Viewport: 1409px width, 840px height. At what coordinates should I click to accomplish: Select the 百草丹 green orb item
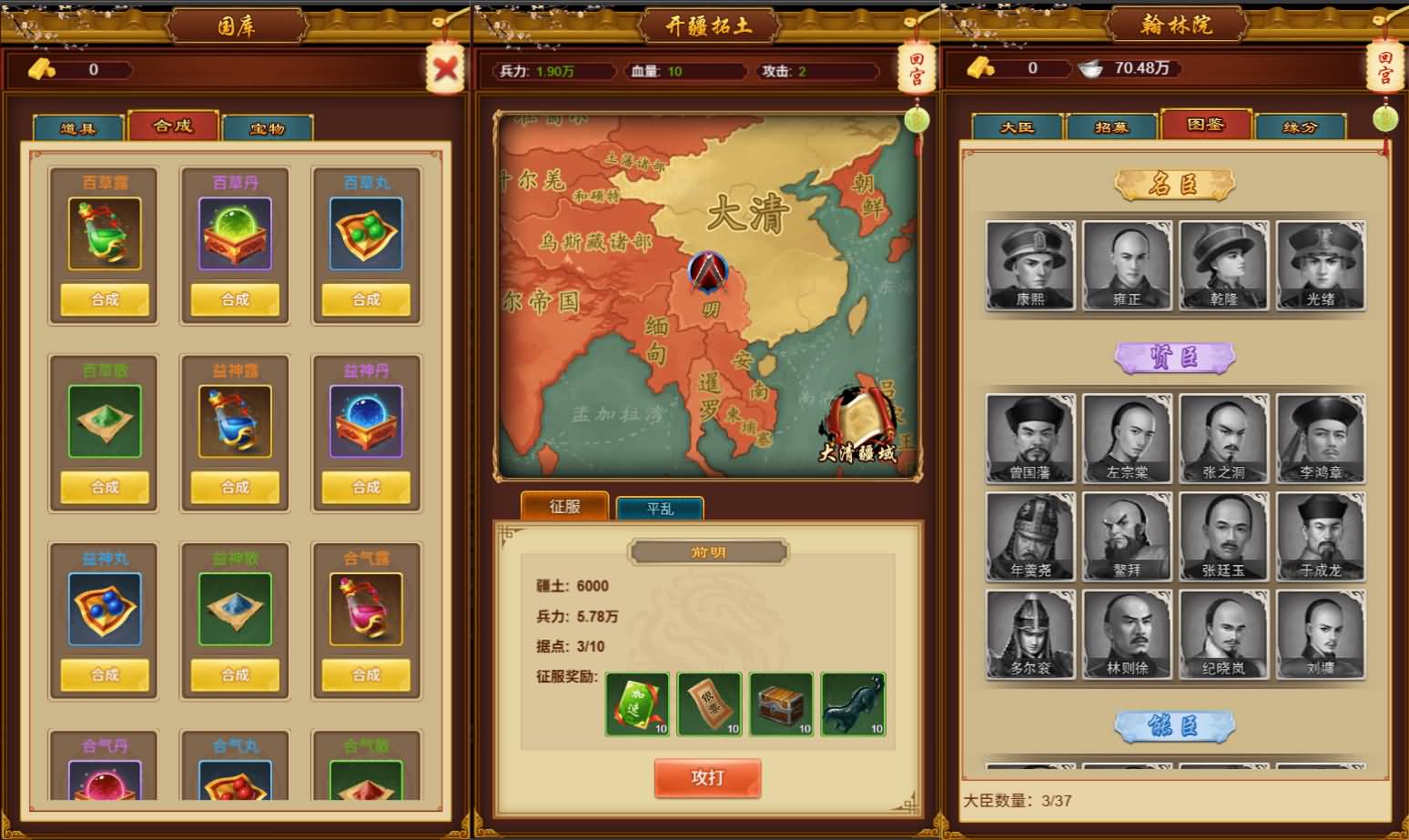click(235, 234)
